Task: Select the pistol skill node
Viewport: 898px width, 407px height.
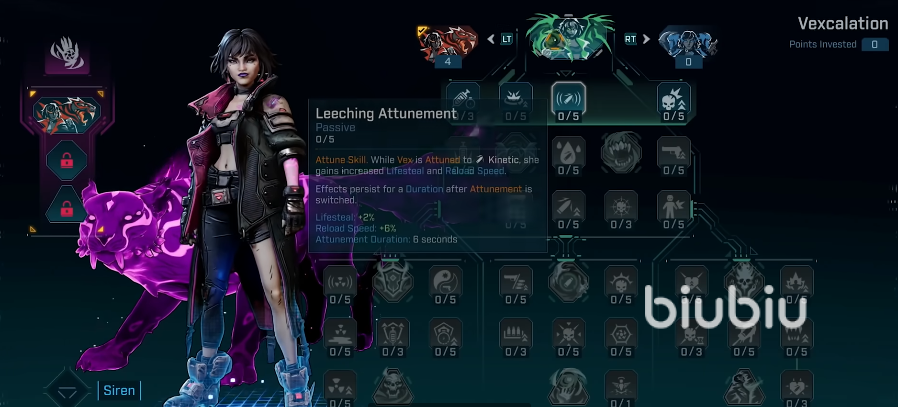Action: tap(673, 152)
